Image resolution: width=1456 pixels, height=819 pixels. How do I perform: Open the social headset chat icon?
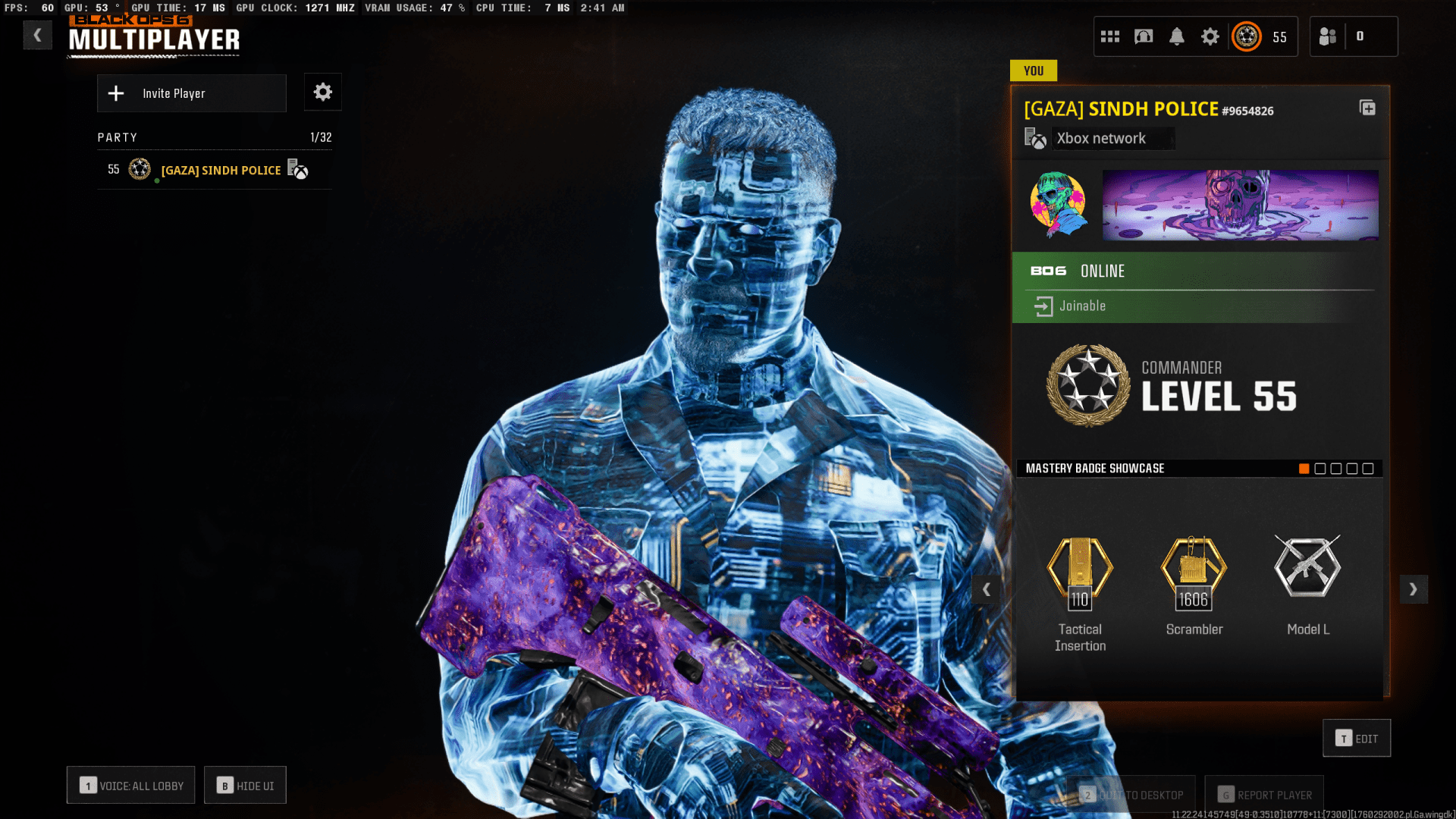tap(1143, 36)
